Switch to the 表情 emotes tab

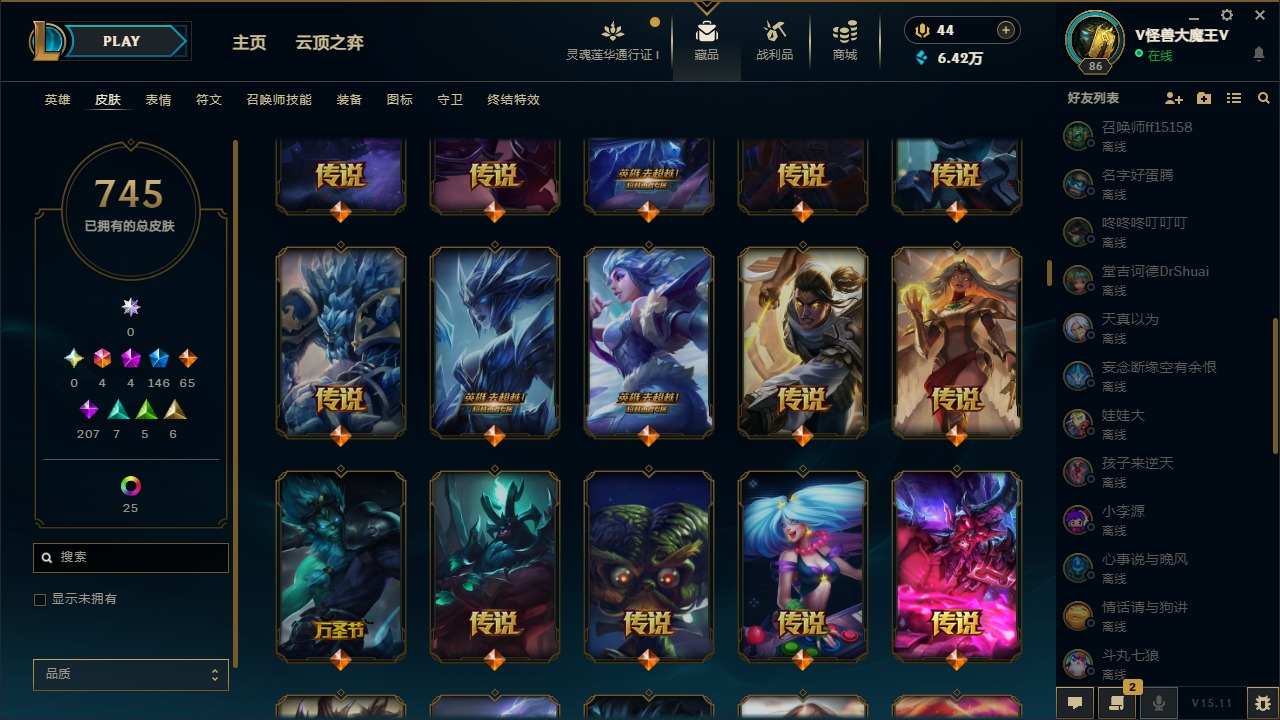pos(157,100)
